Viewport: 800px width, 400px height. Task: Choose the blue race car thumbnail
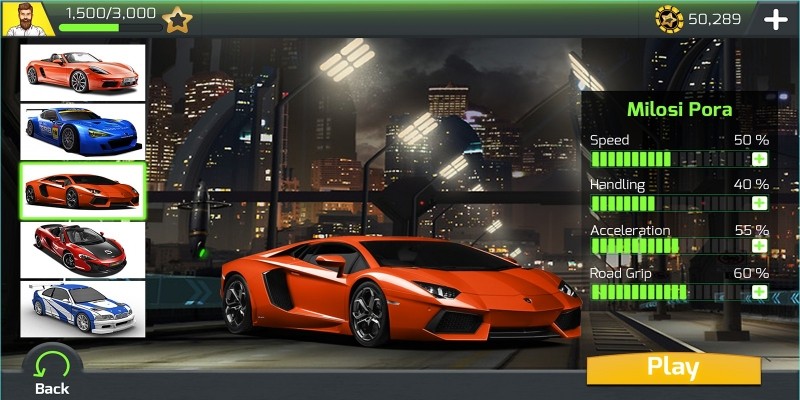click(x=83, y=131)
